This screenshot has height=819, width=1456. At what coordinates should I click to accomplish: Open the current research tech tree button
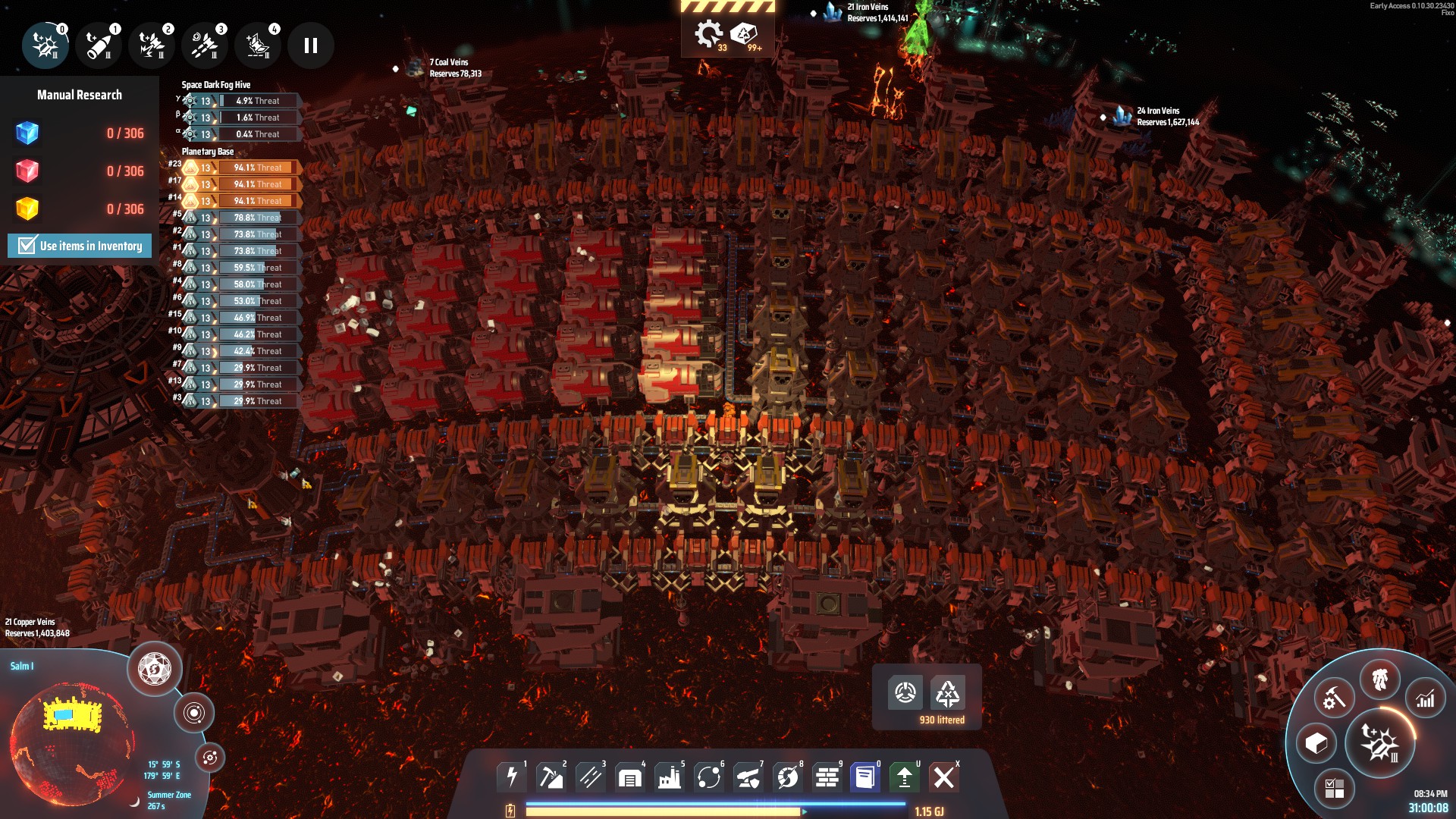1379,745
